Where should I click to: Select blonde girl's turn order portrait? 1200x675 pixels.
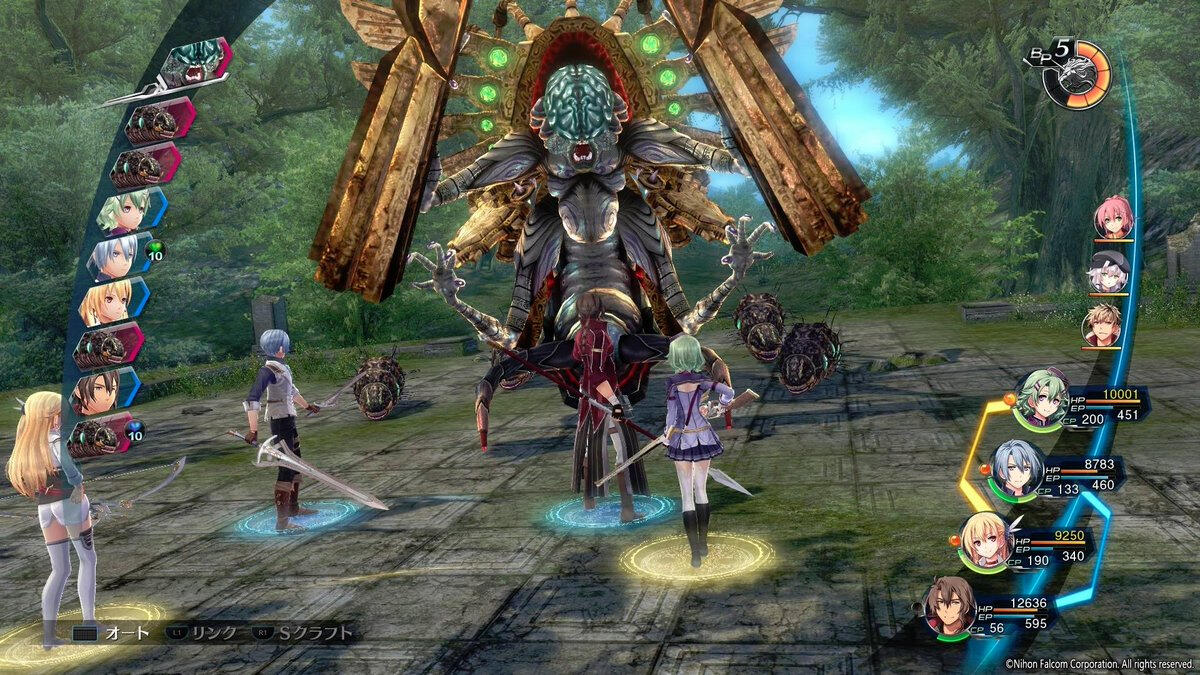(x=104, y=302)
